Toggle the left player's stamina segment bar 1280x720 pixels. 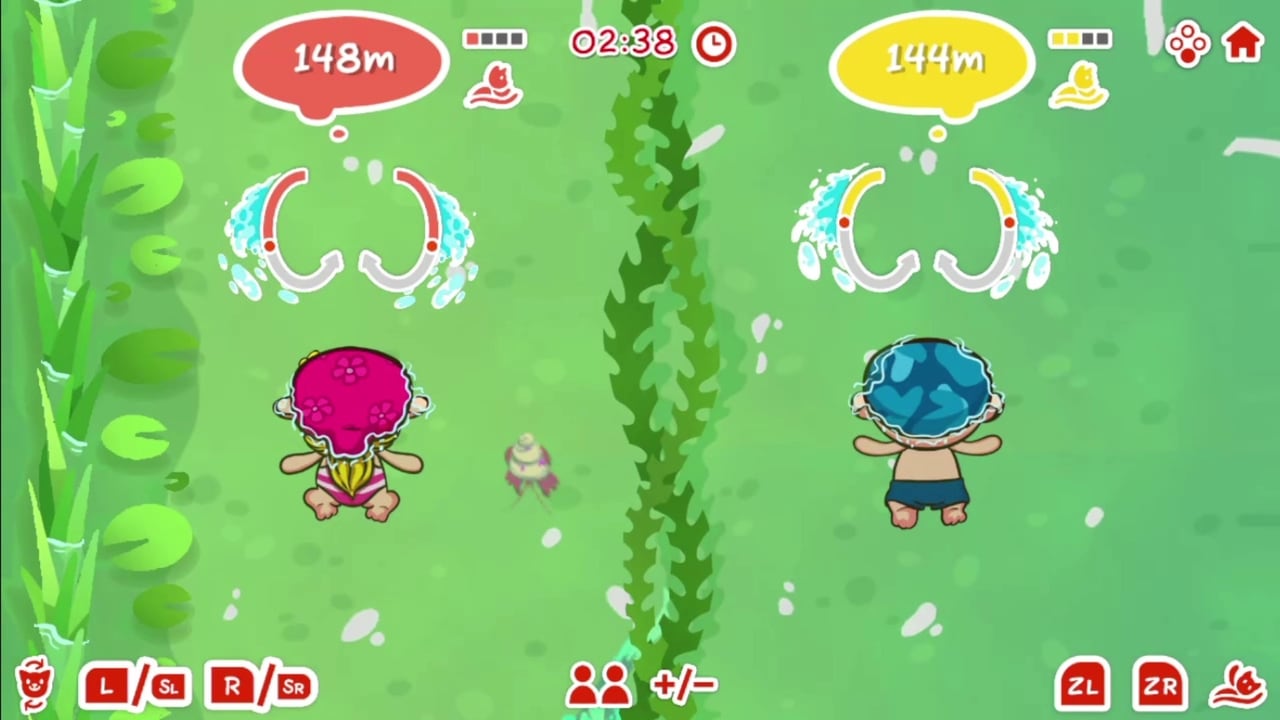click(494, 38)
